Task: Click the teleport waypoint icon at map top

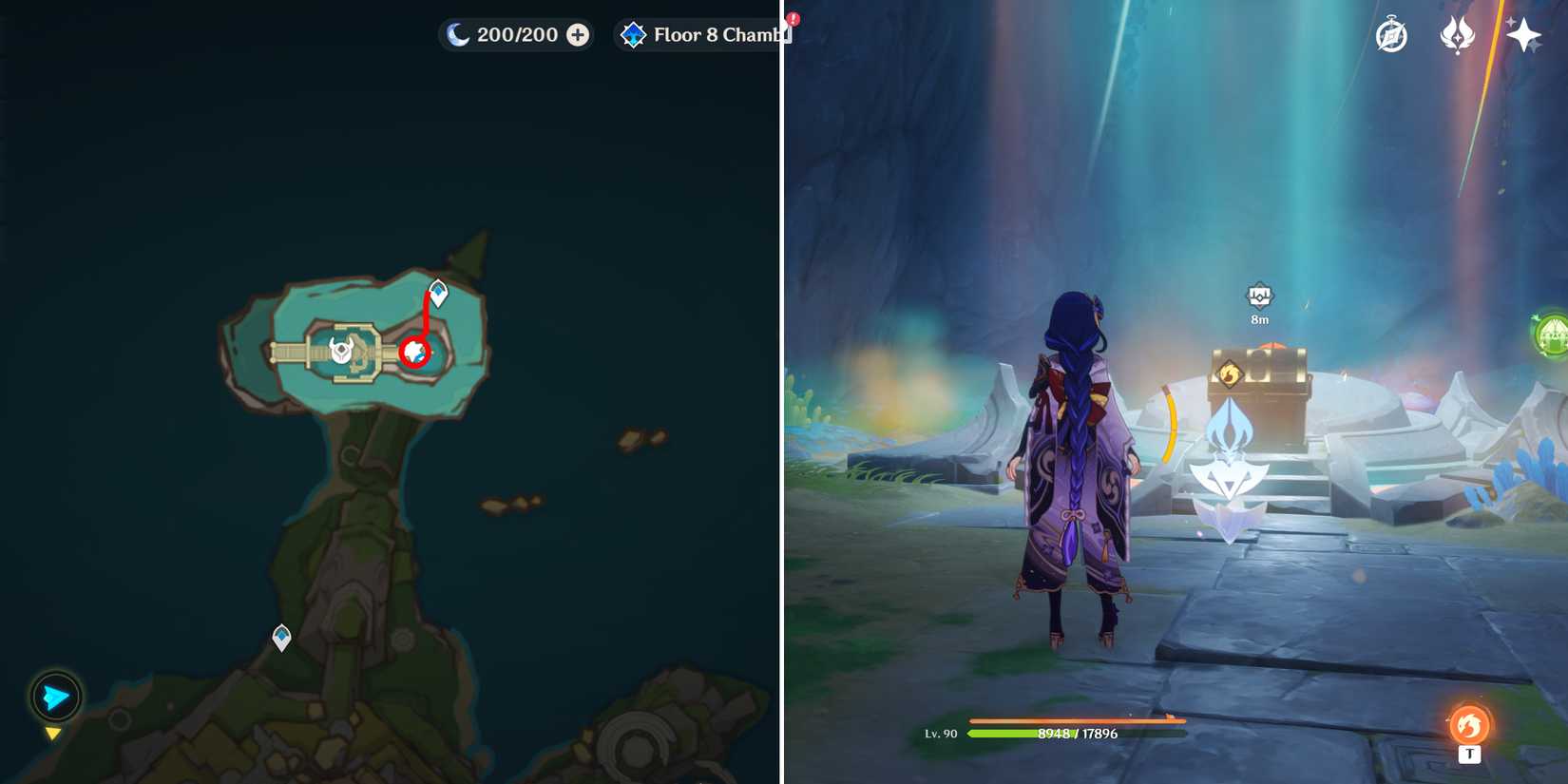Action: 438,291
